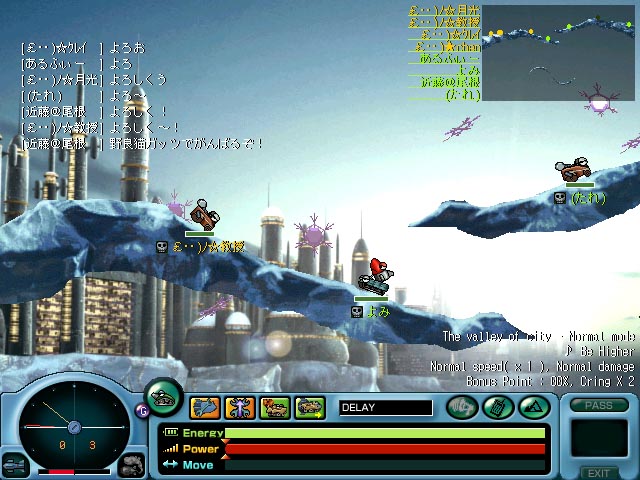Click the PASS turn button

click(598, 406)
